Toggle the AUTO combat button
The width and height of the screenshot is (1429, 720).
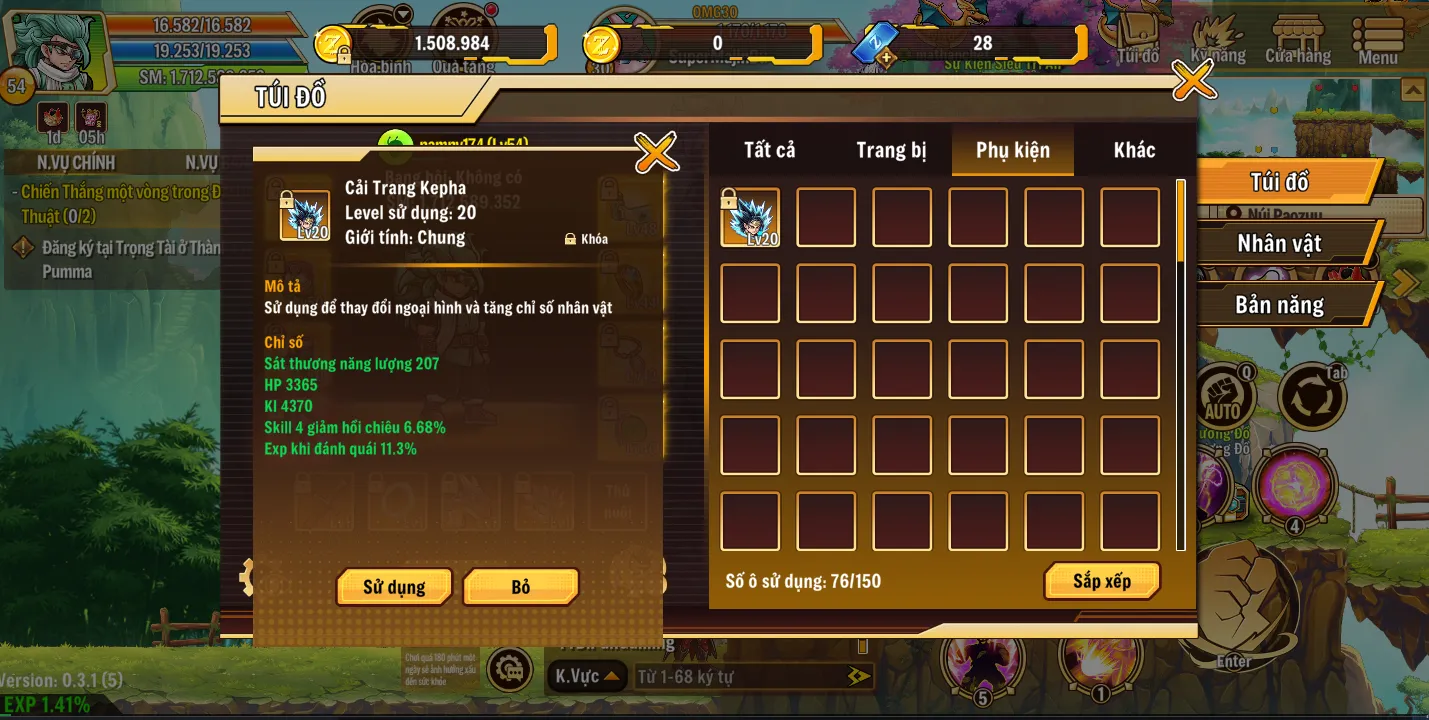coord(1222,398)
